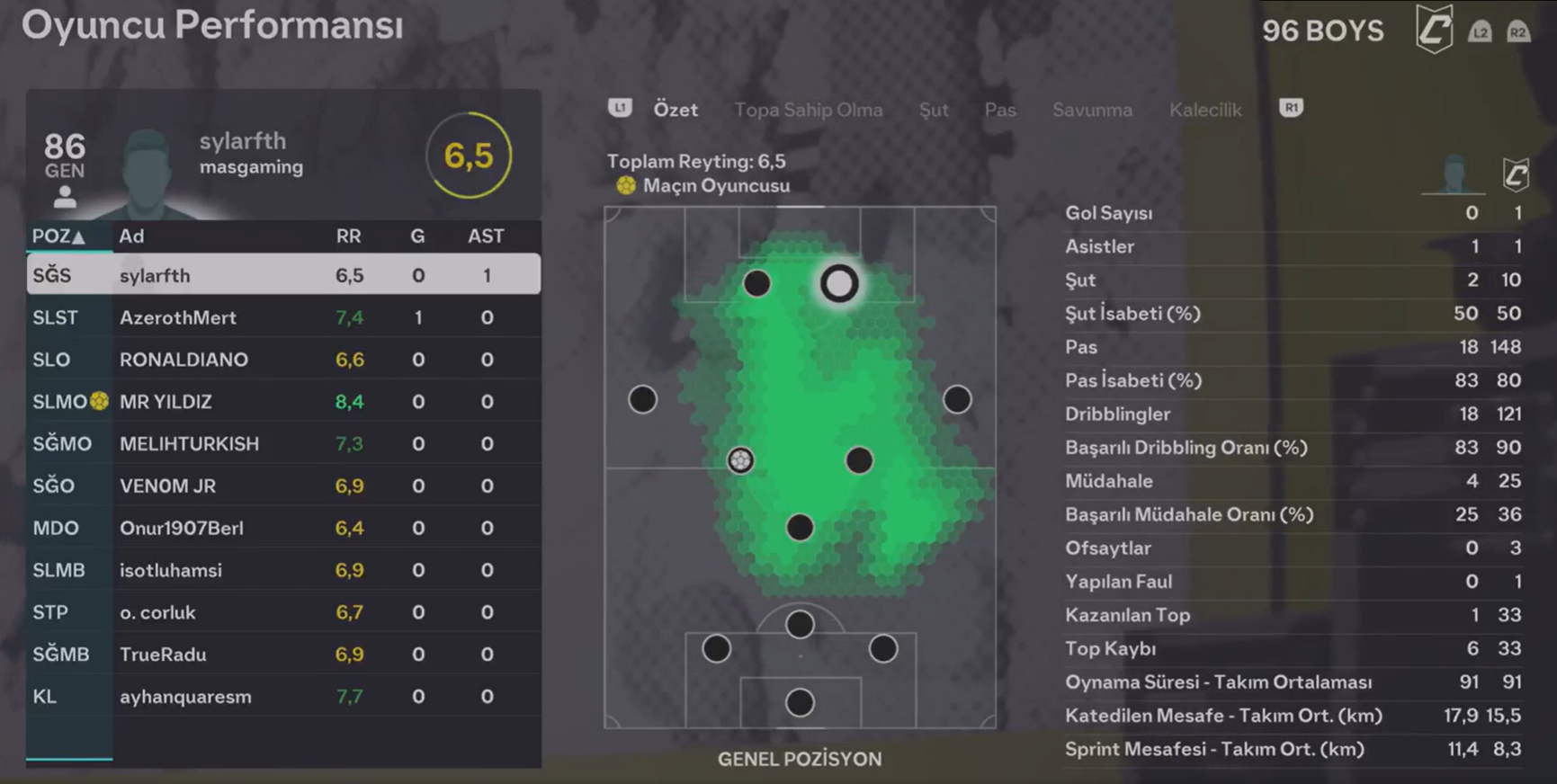
Task: Pick the isotluhamsi row
Action: click(x=283, y=571)
